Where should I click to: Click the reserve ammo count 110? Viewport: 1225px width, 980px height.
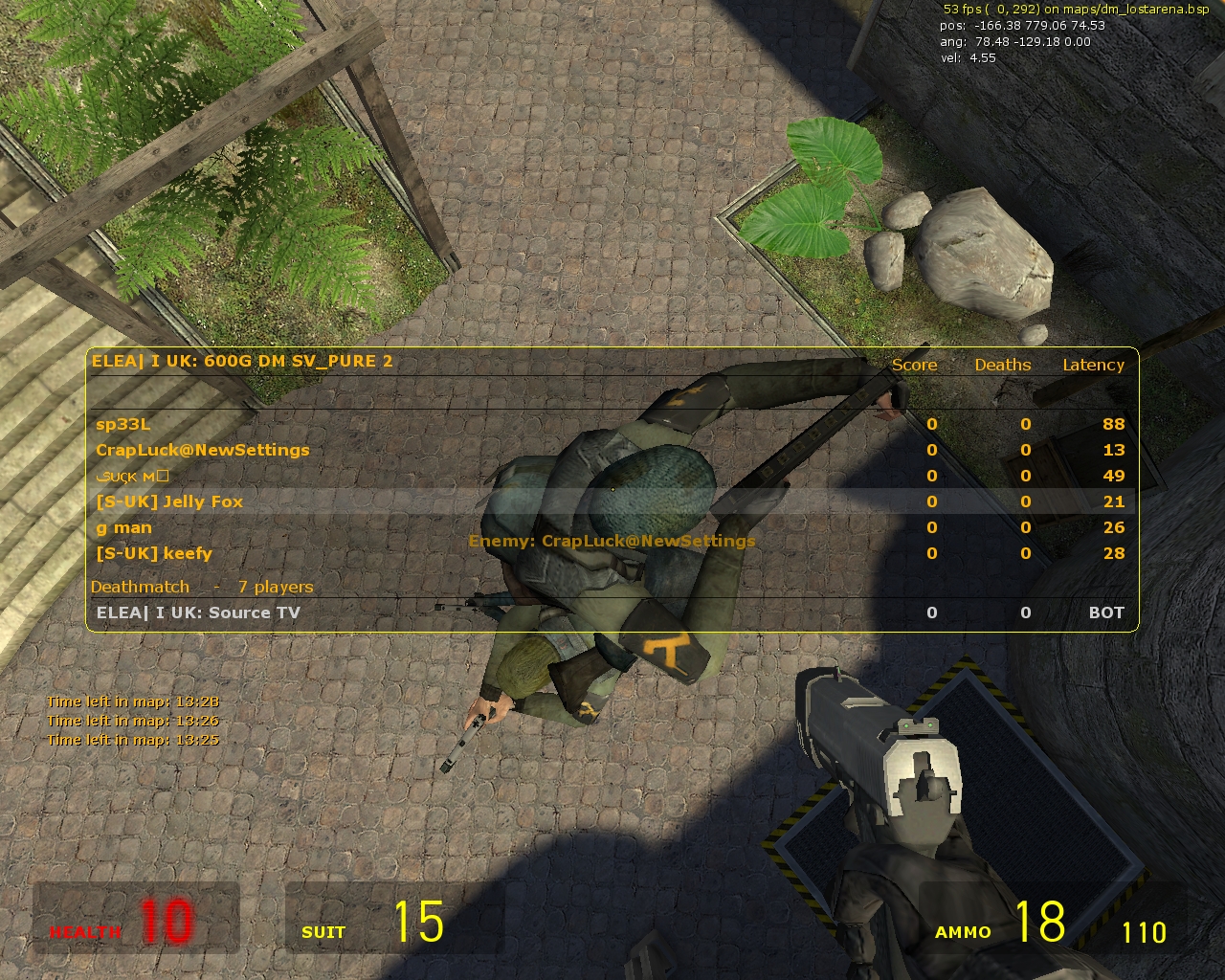[x=1145, y=929]
